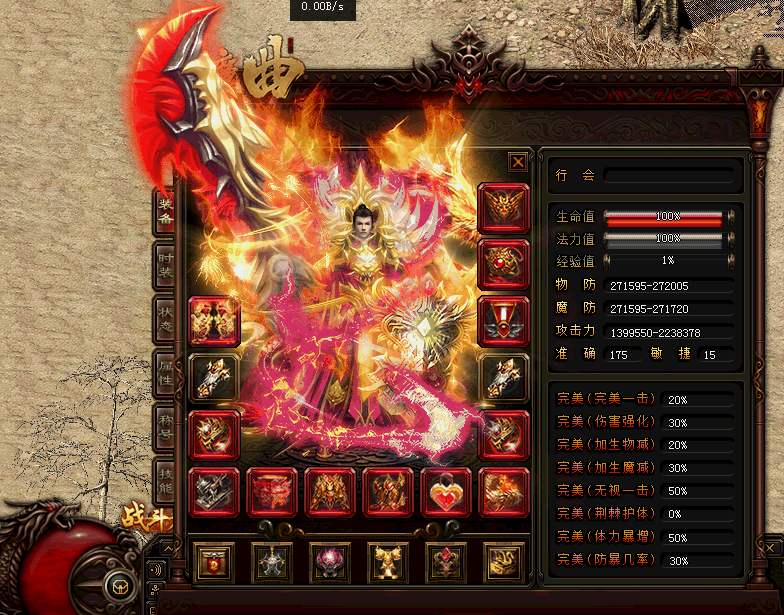Click the golden dragon emblem slot
The image size is (784, 615).
[503, 563]
